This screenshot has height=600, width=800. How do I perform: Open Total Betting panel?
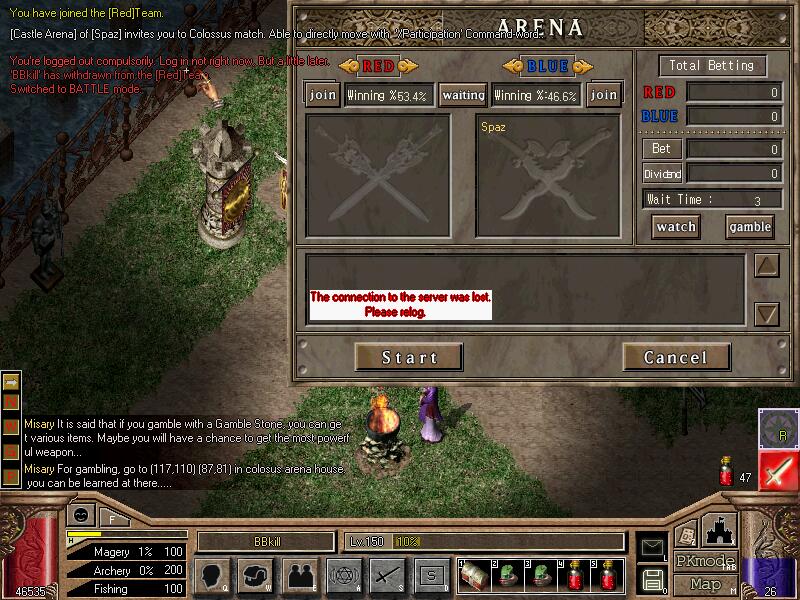tap(712, 66)
